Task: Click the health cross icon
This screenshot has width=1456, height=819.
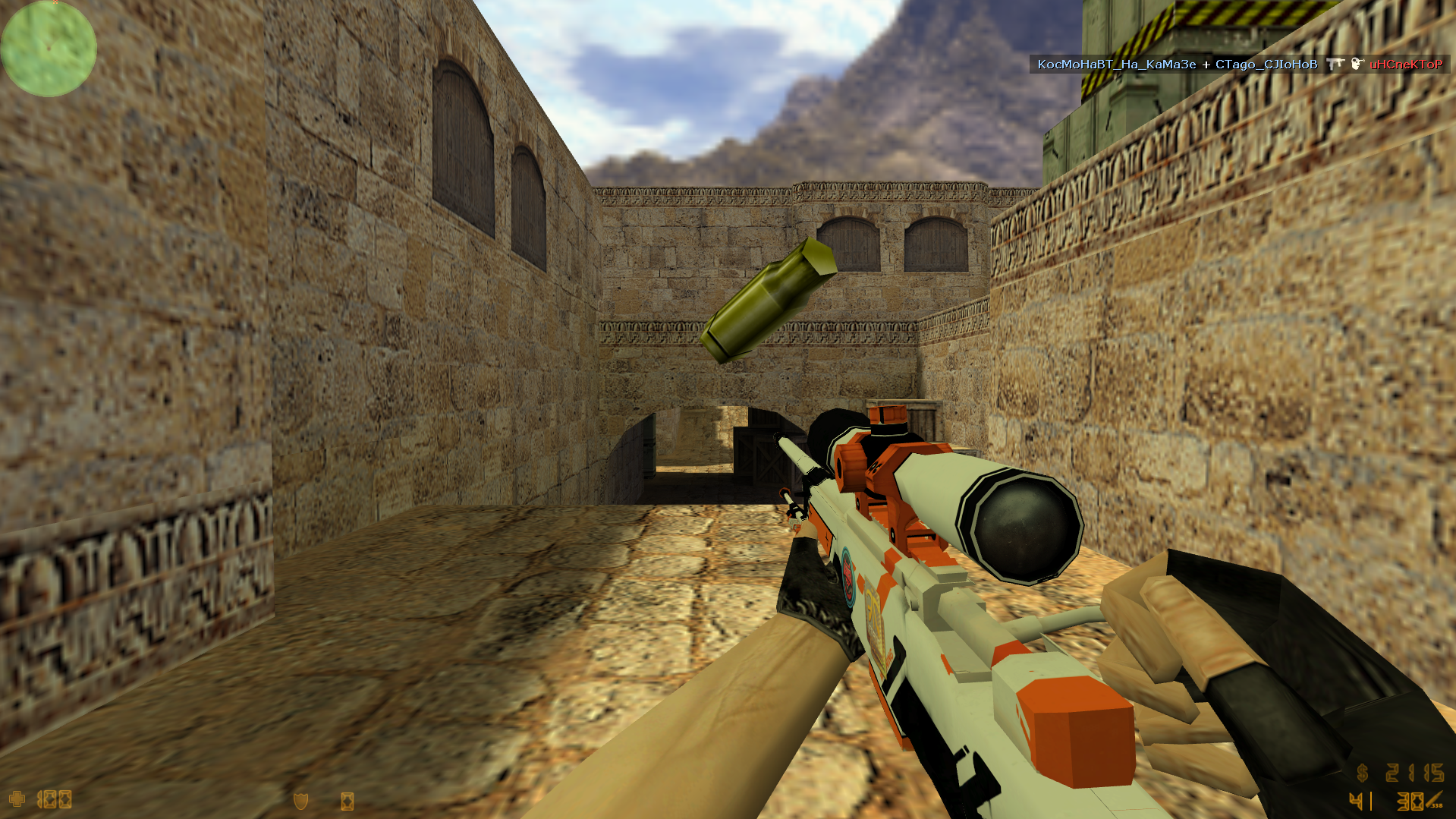Action: click(17, 799)
